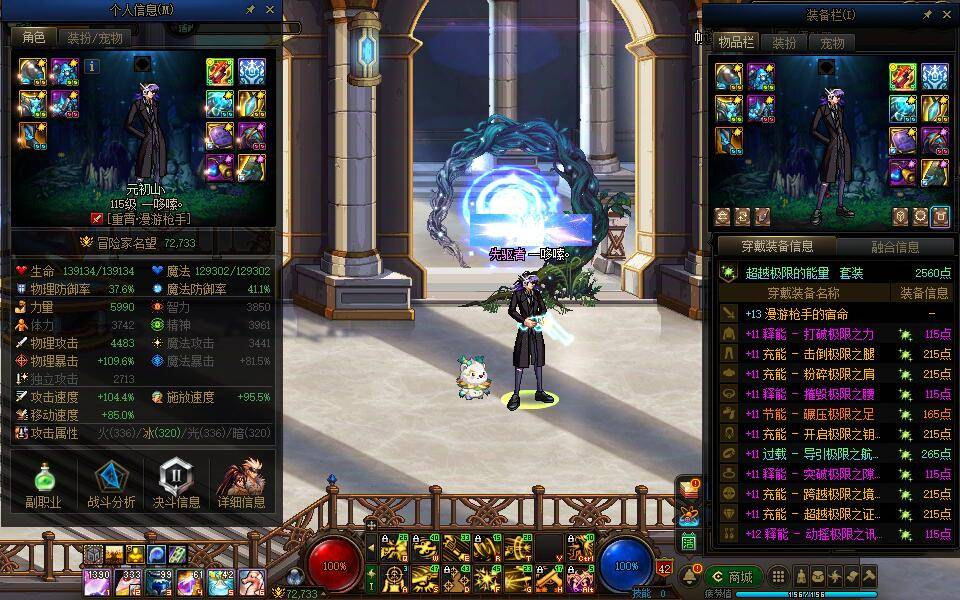Open the 宠物 pet tab in 装备栏

[832, 43]
